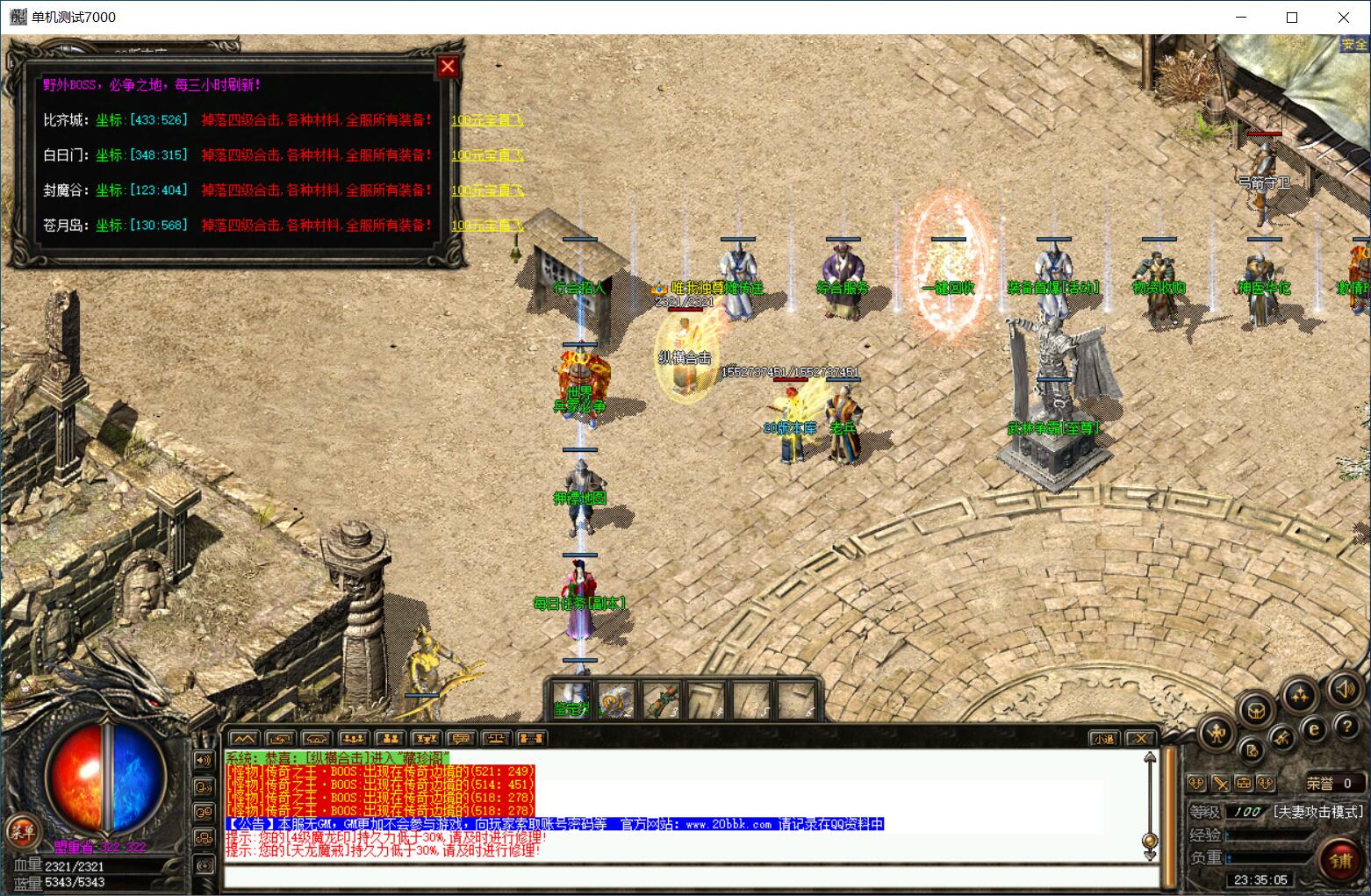Close the wild BOSS info panel
Image resolution: width=1371 pixels, height=896 pixels.
(448, 67)
